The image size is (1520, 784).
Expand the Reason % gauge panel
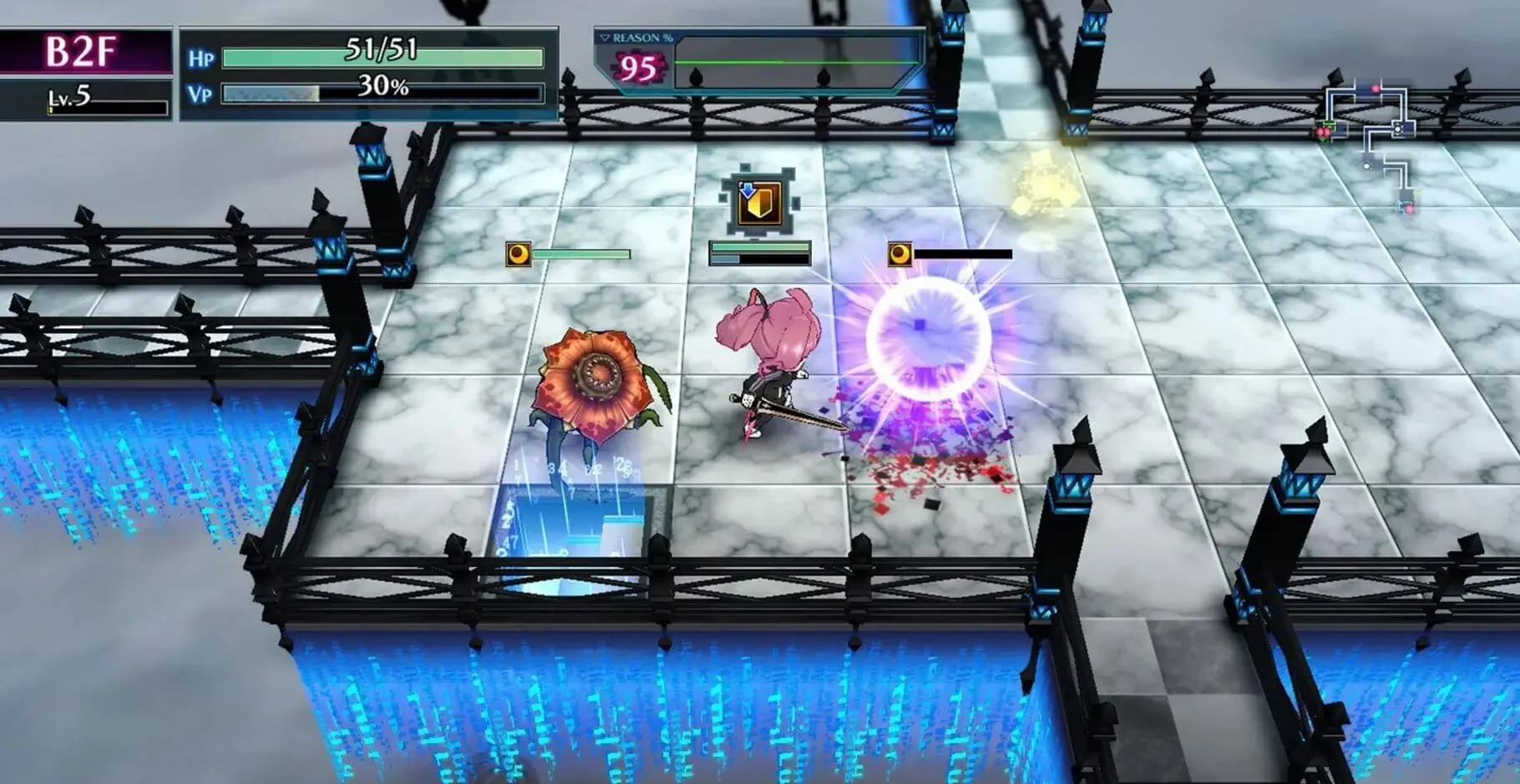tap(605, 38)
